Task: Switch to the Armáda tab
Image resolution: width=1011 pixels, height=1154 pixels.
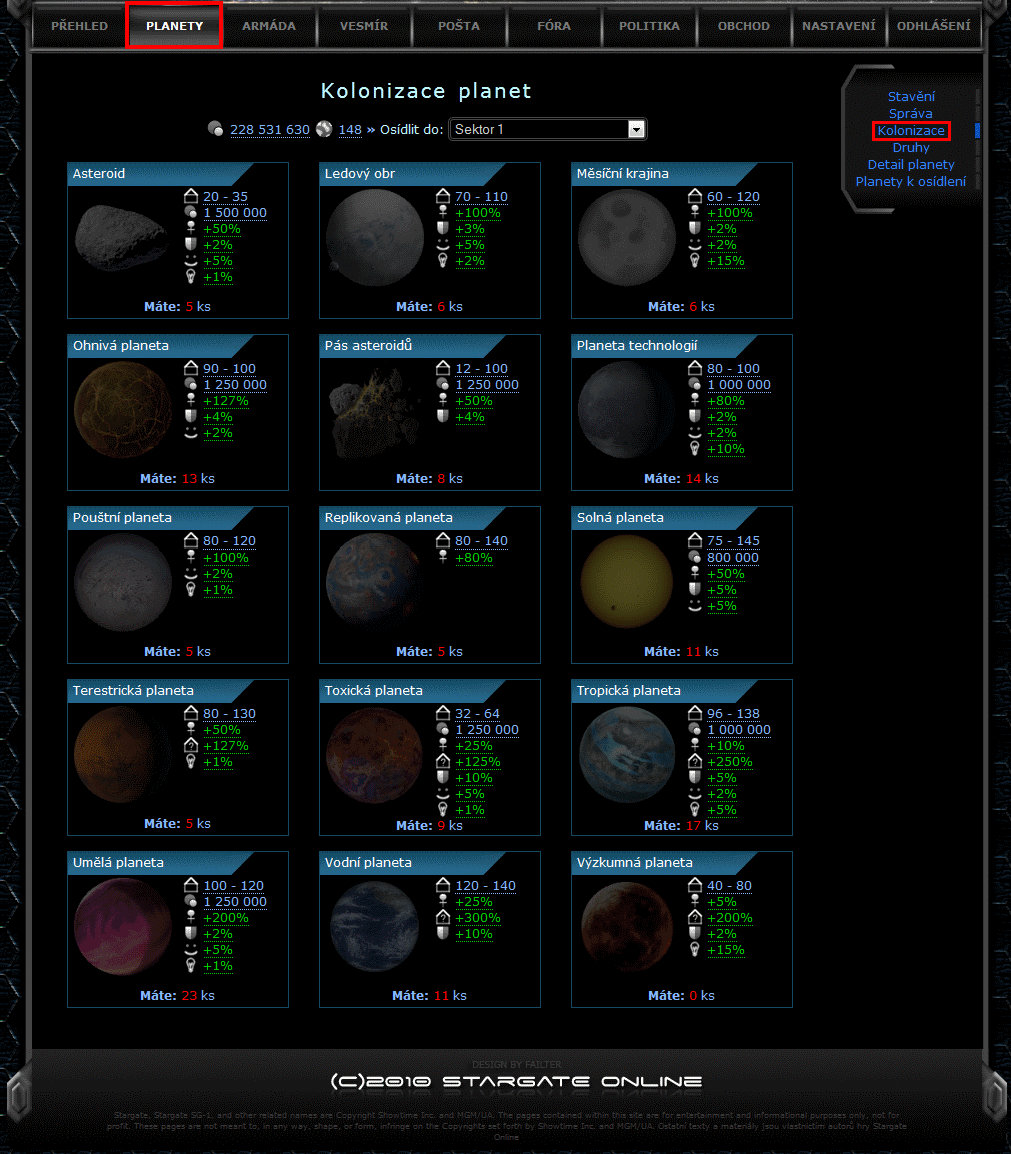Action: tap(269, 26)
